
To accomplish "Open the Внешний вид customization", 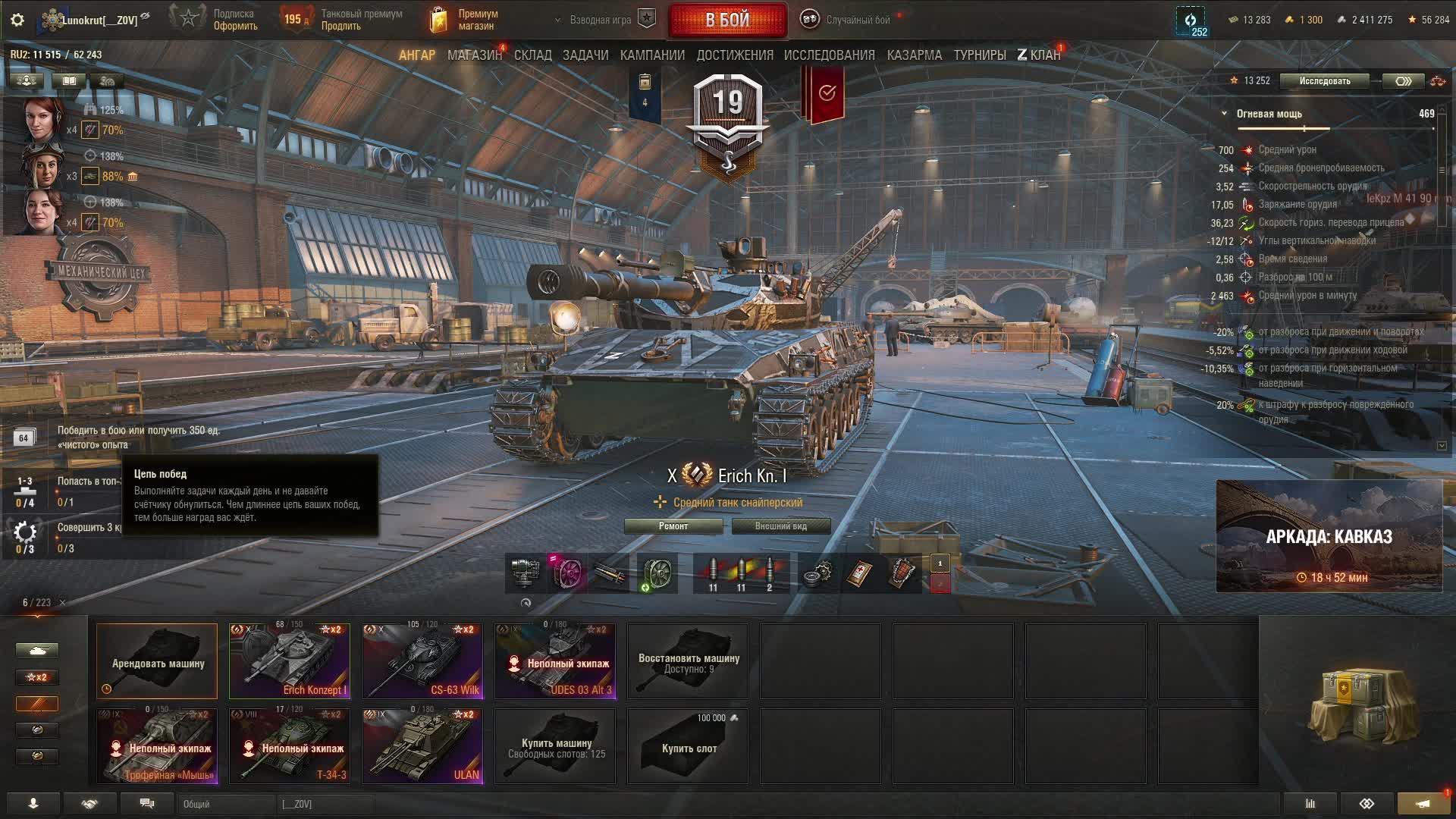I will [780, 526].
